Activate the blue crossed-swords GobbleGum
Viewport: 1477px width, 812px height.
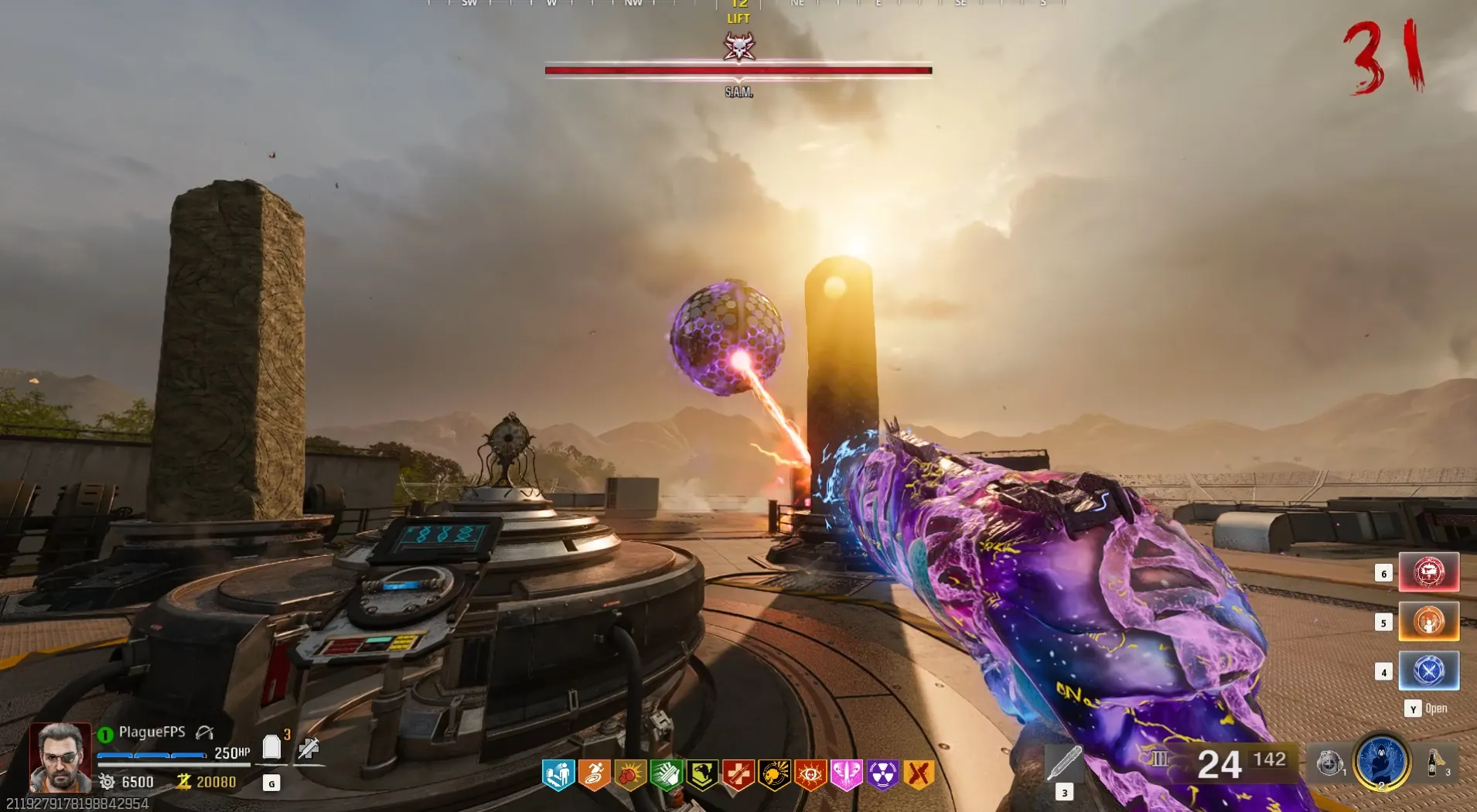(x=1428, y=670)
